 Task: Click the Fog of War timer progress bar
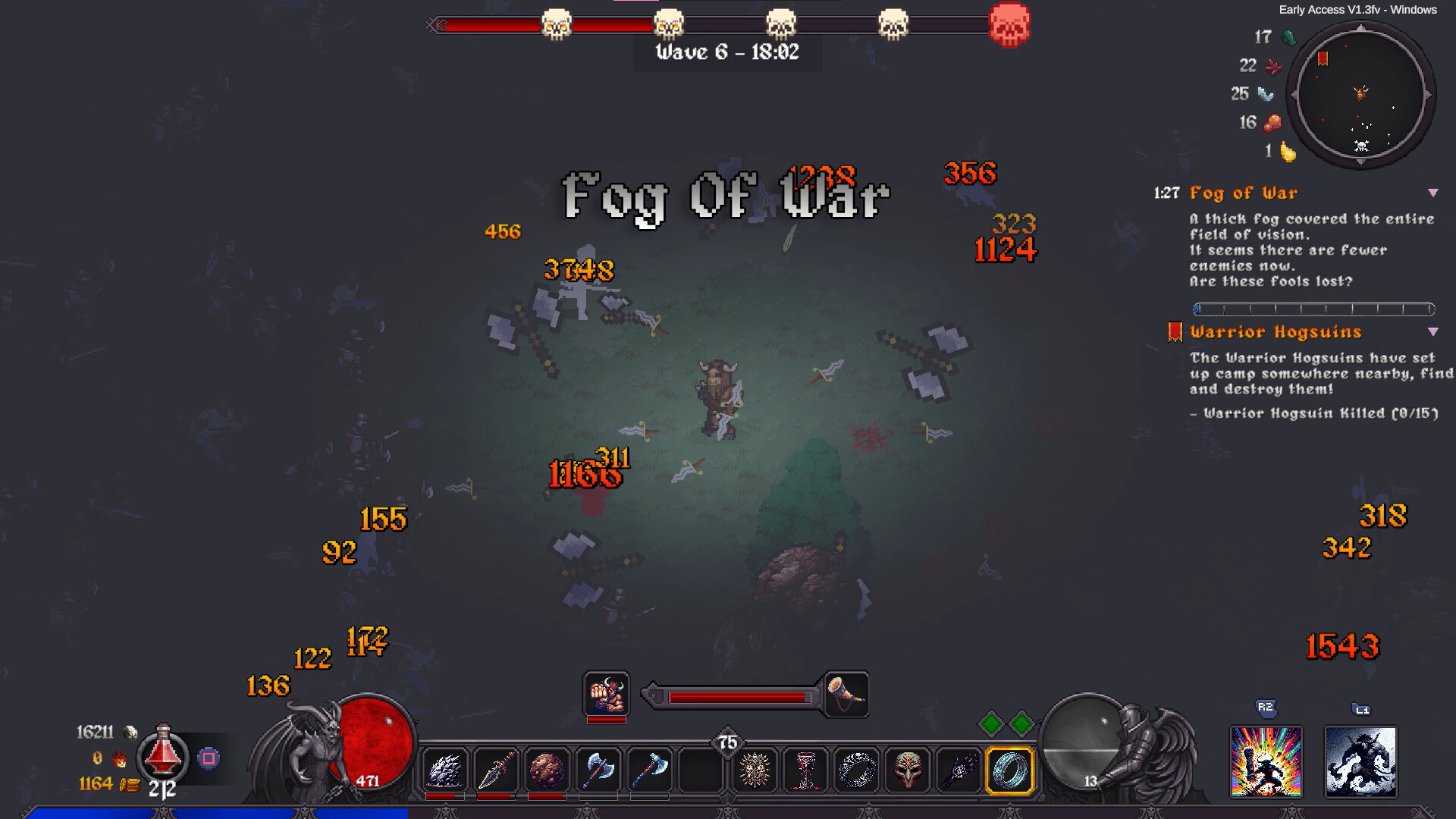click(x=1316, y=308)
